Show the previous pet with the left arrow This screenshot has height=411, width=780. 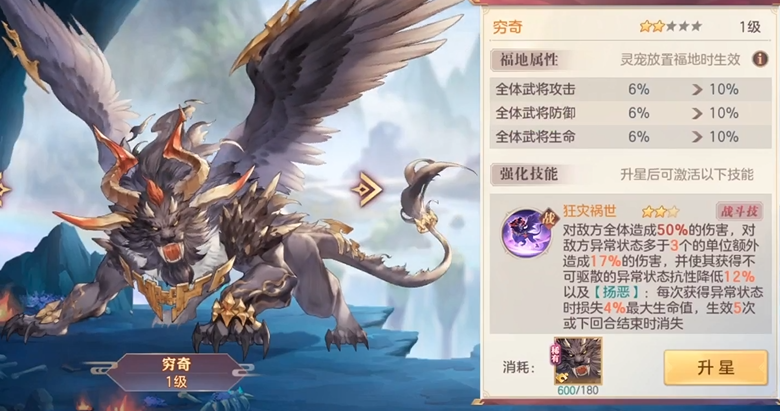pyautogui.click(x=4, y=187)
